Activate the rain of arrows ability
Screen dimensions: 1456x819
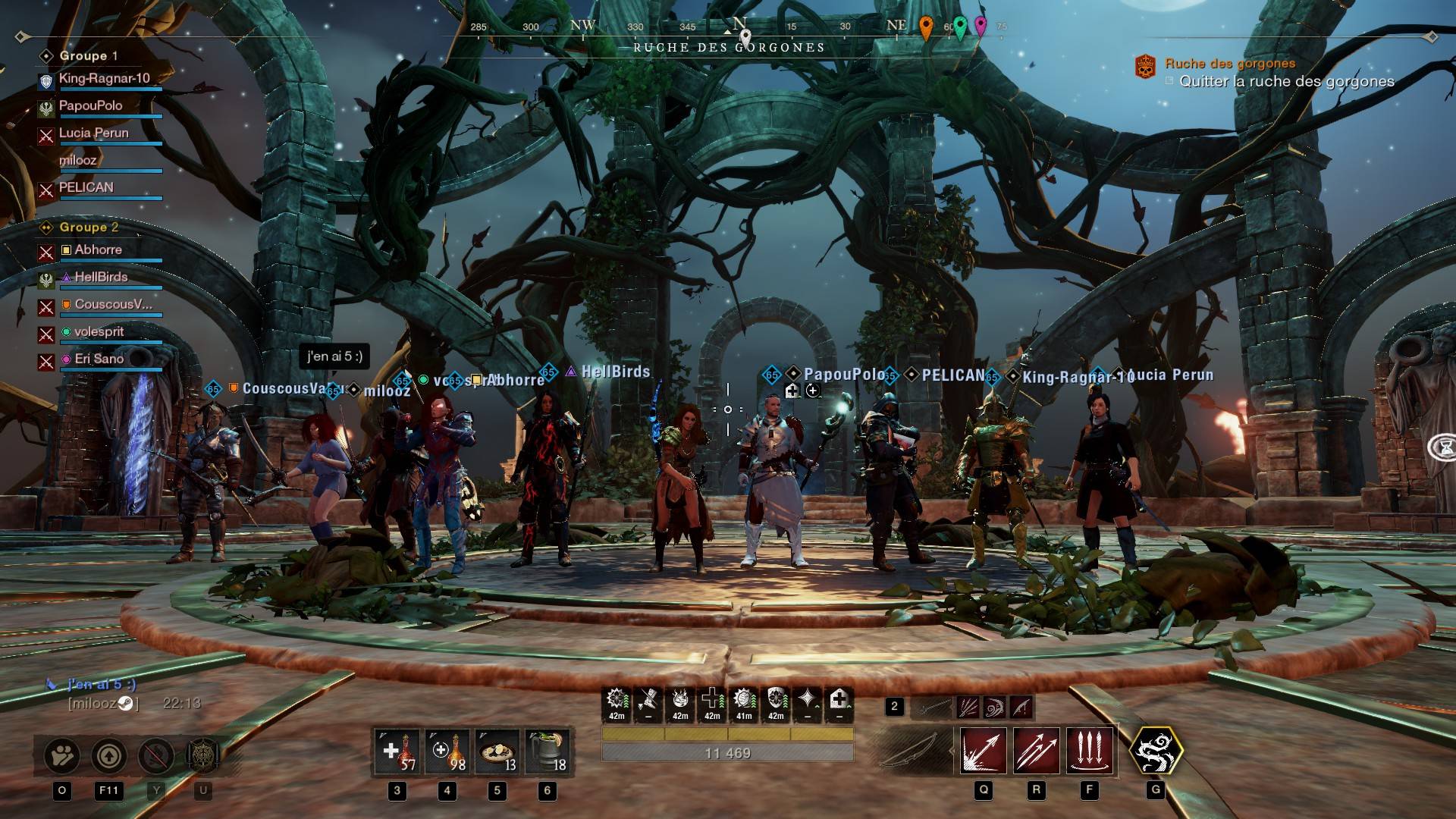(x=1089, y=751)
